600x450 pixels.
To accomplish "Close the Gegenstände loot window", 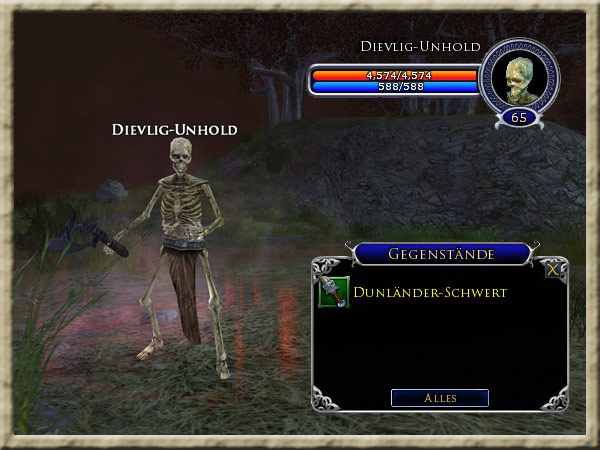I will point(553,269).
